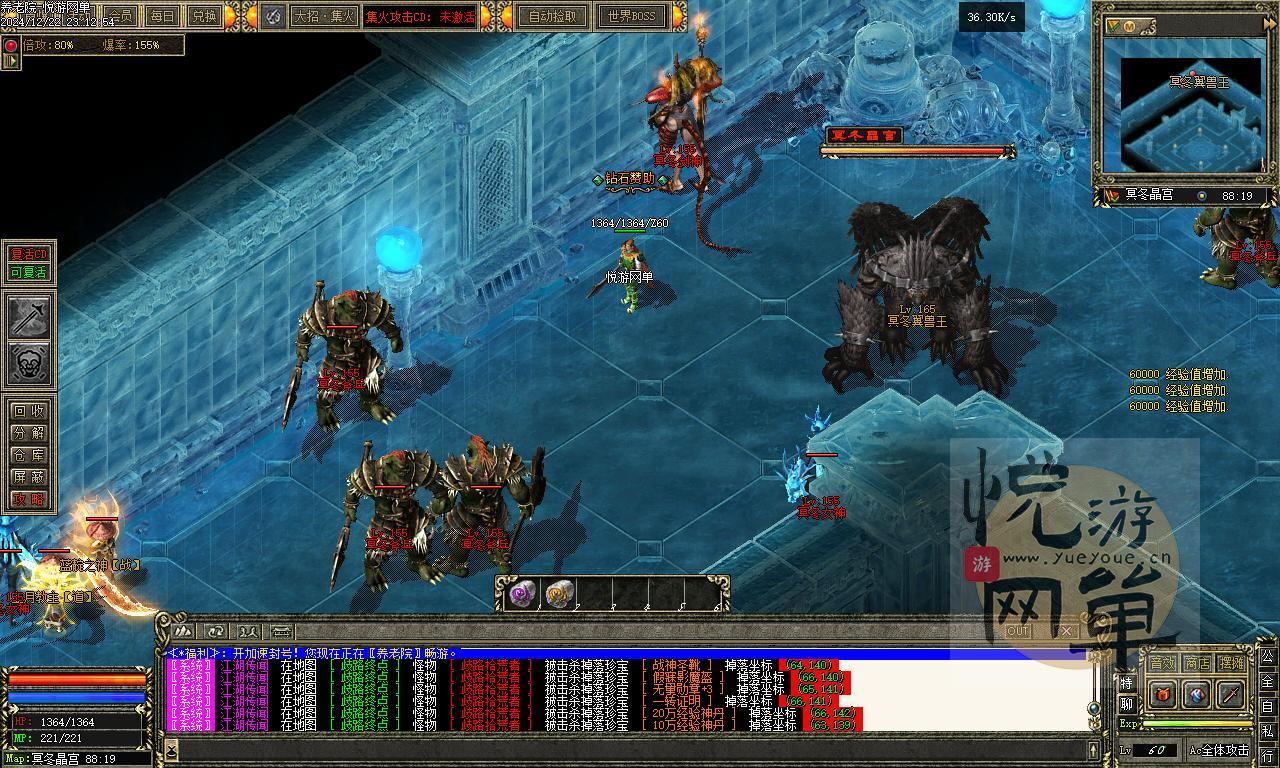Open the 攻略 guide in red
1280x768 pixels.
coord(29,499)
